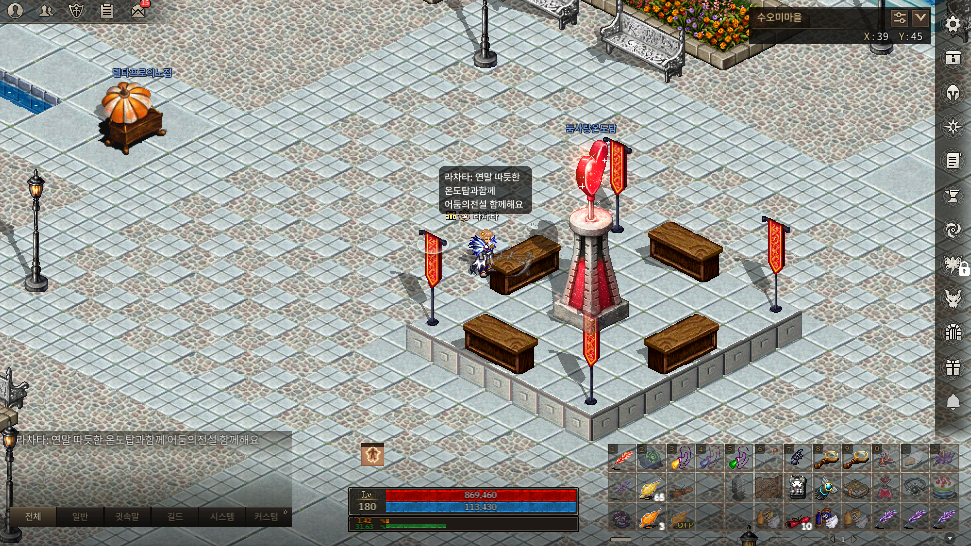Open the trophy ranking icon
This screenshot has width=971, height=546.
[952, 195]
